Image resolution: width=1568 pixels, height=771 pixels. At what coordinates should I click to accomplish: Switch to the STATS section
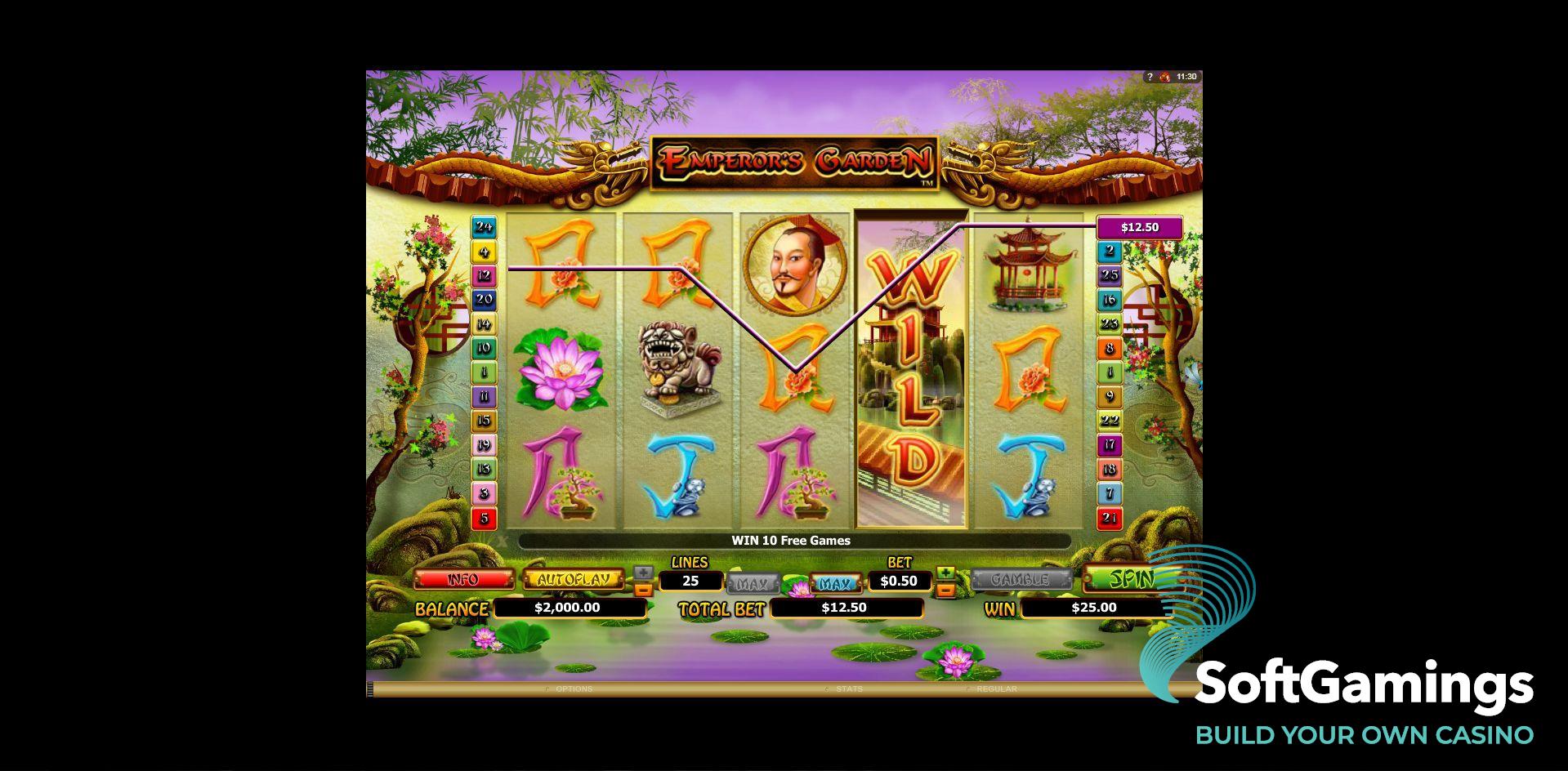click(x=850, y=689)
